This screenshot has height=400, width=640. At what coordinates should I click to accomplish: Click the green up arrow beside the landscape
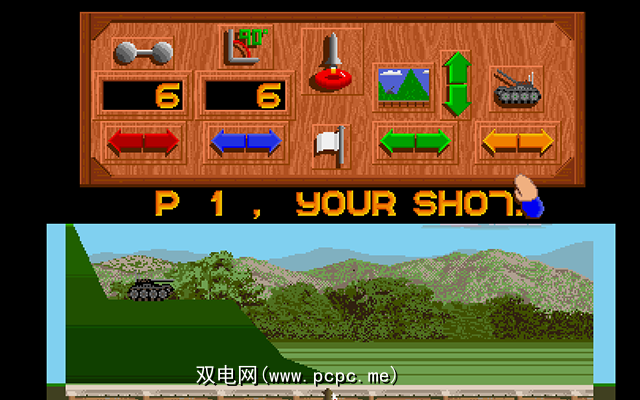coord(456,66)
